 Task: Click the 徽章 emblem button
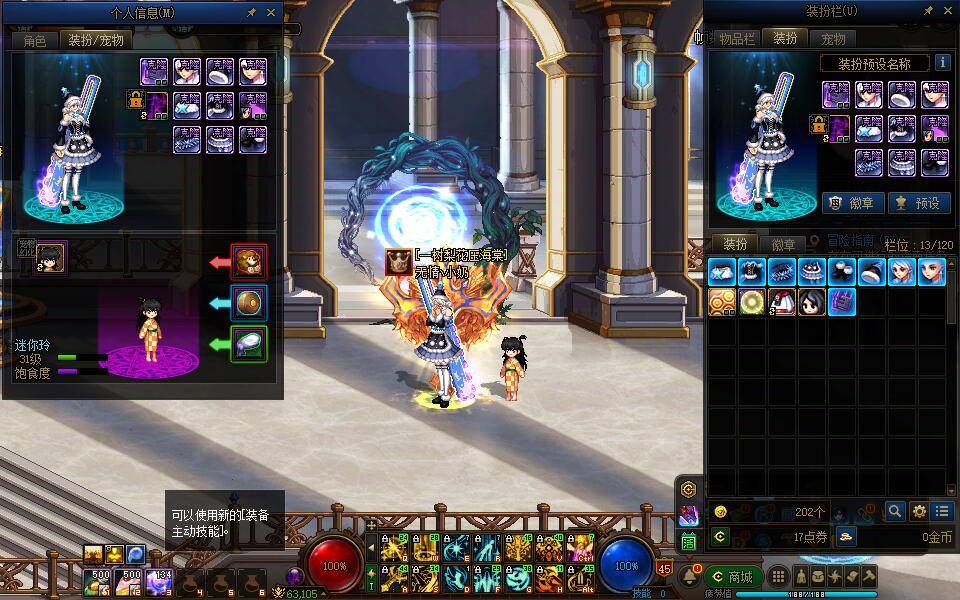[852, 203]
